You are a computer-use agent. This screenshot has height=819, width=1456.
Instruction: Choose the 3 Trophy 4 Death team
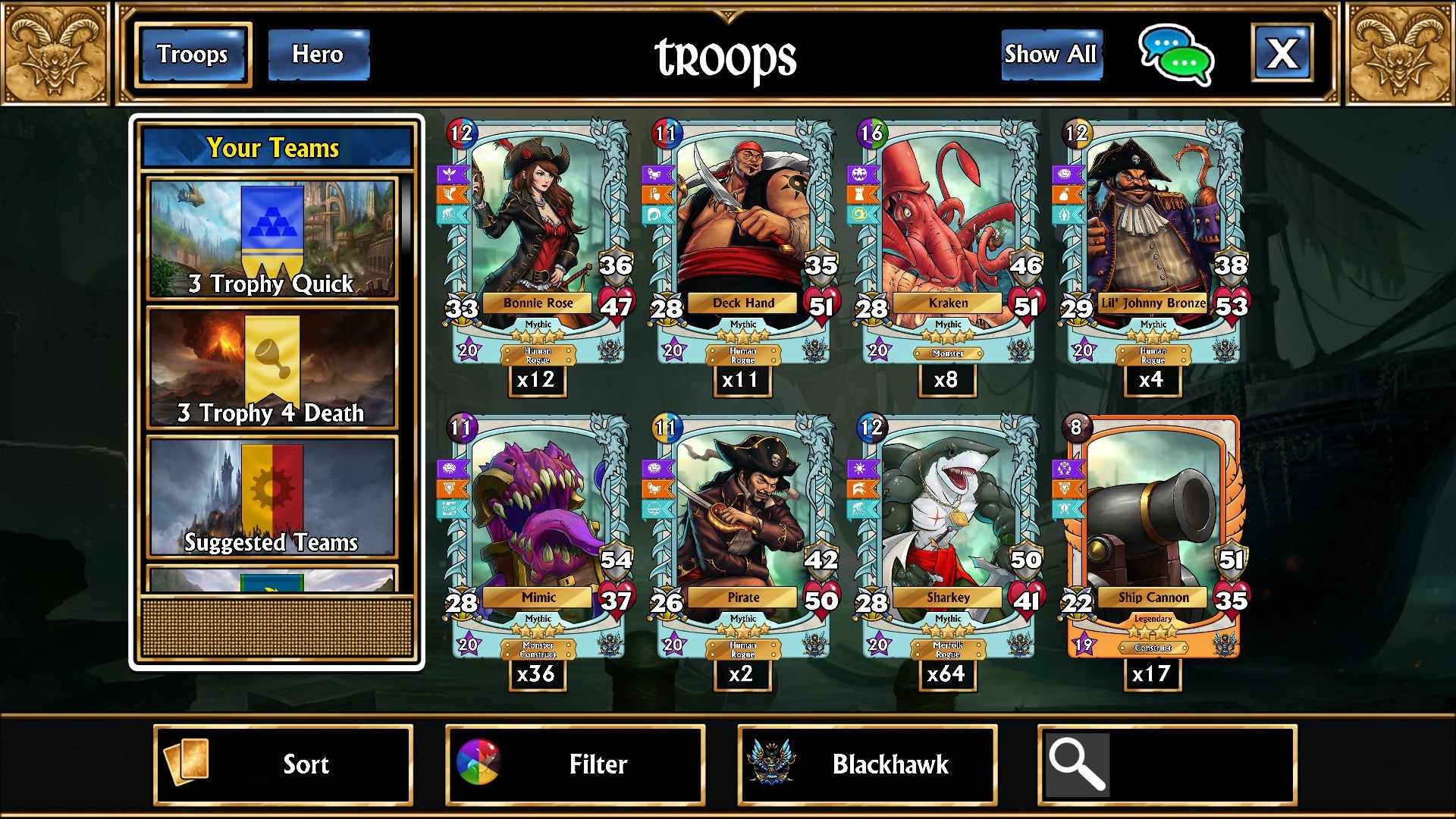pos(271,369)
